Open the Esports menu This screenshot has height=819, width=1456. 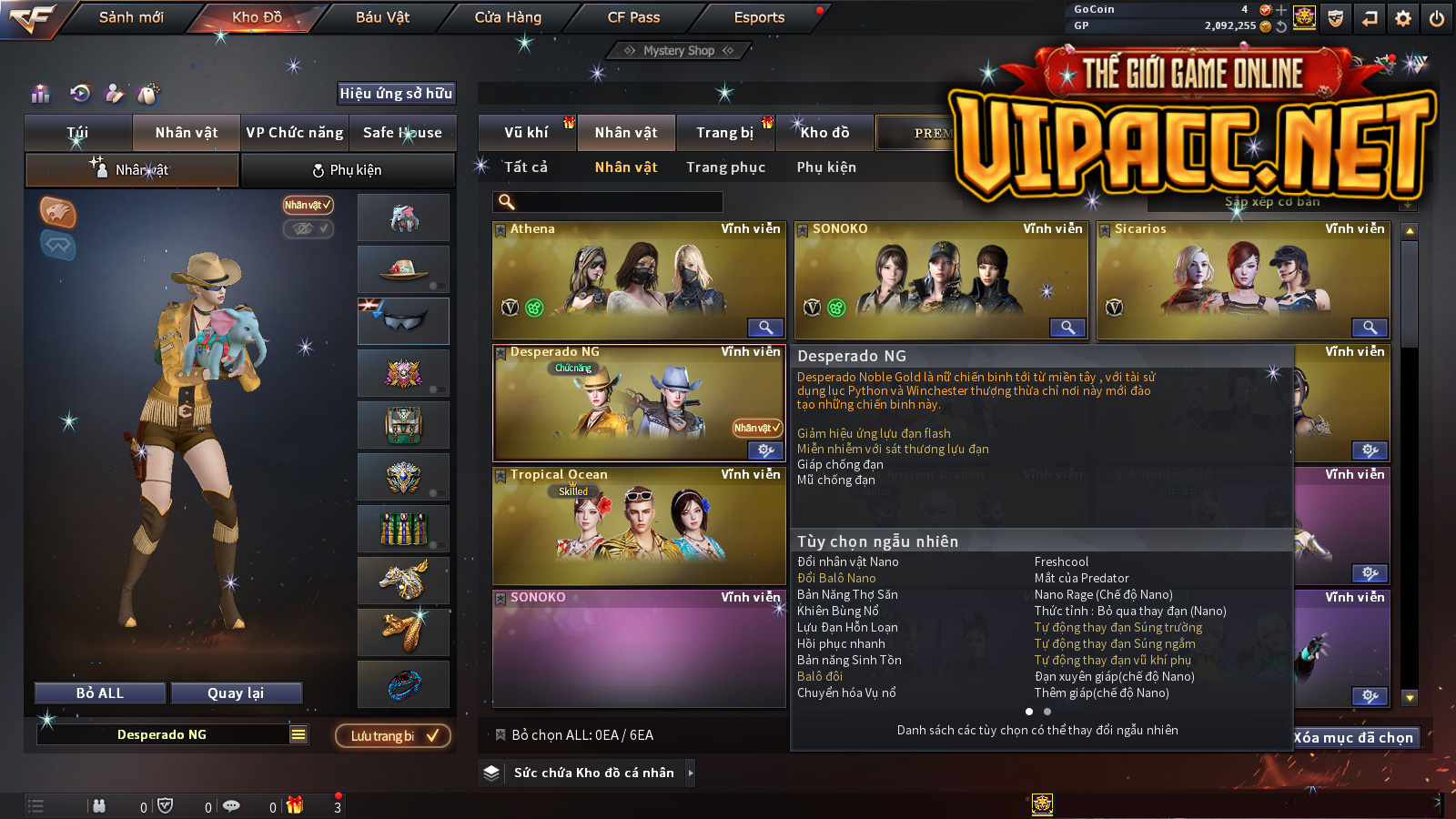pyautogui.click(x=759, y=17)
